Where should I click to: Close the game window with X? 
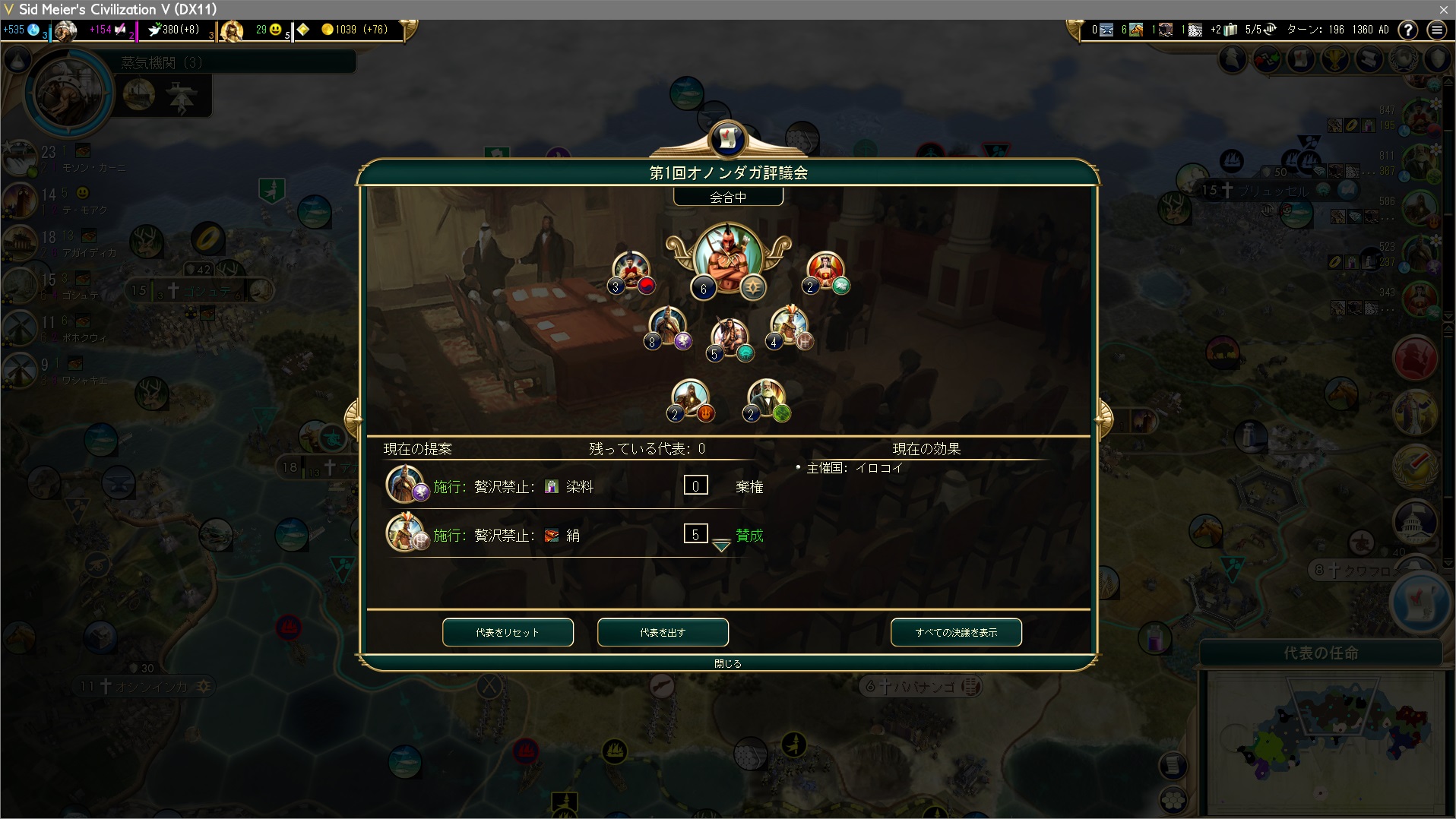pyautogui.click(x=1443, y=9)
